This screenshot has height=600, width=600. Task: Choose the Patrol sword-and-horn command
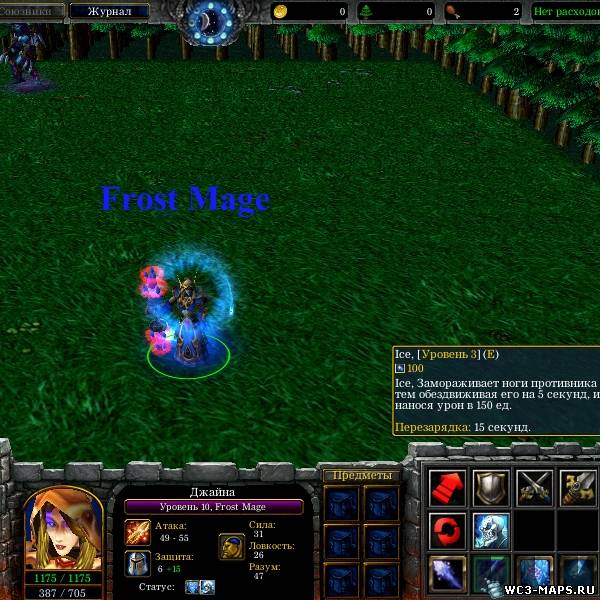click(x=578, y=488)
